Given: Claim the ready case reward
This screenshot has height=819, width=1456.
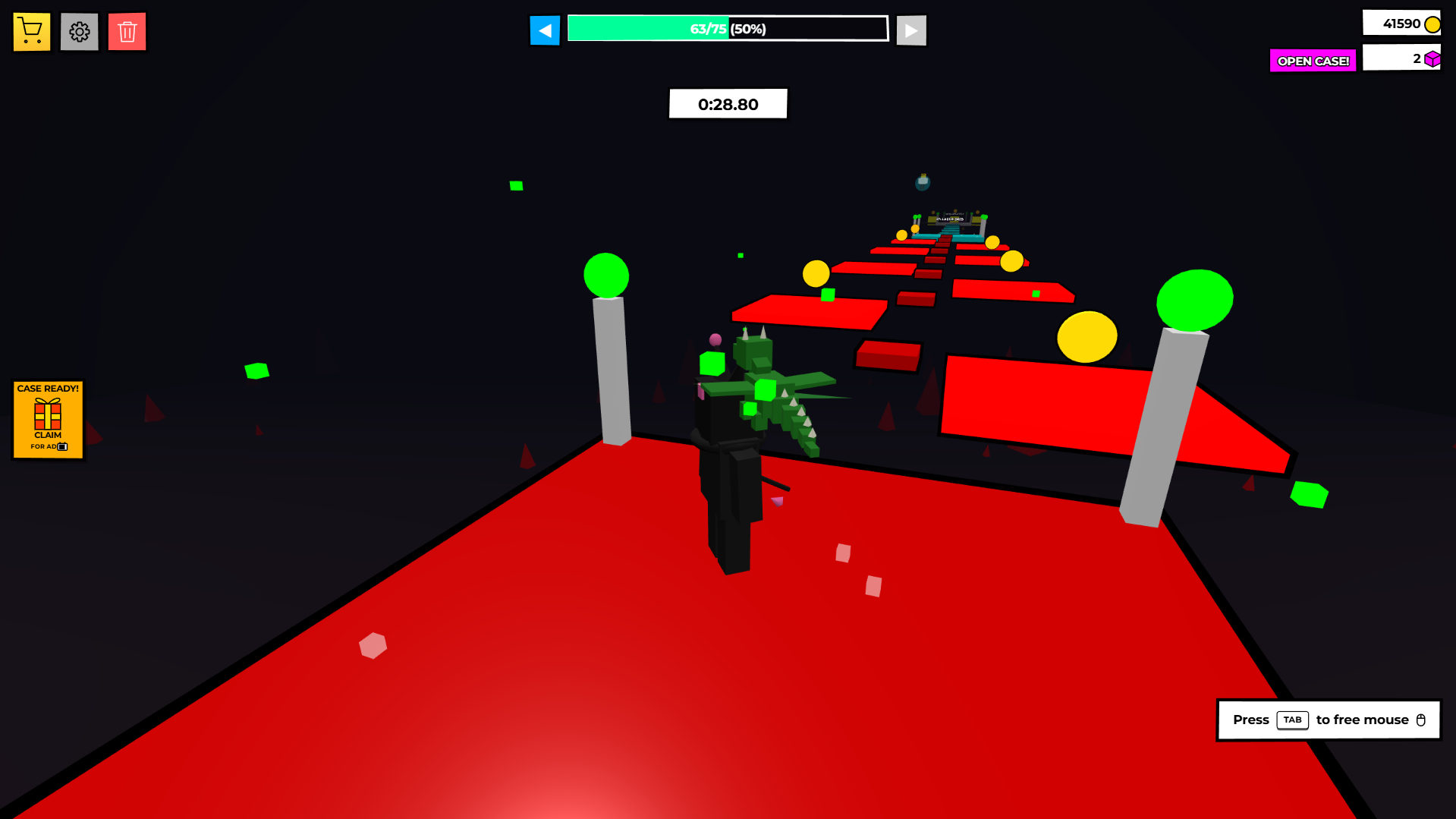Looking at the screenshot, I should (48, 420).
